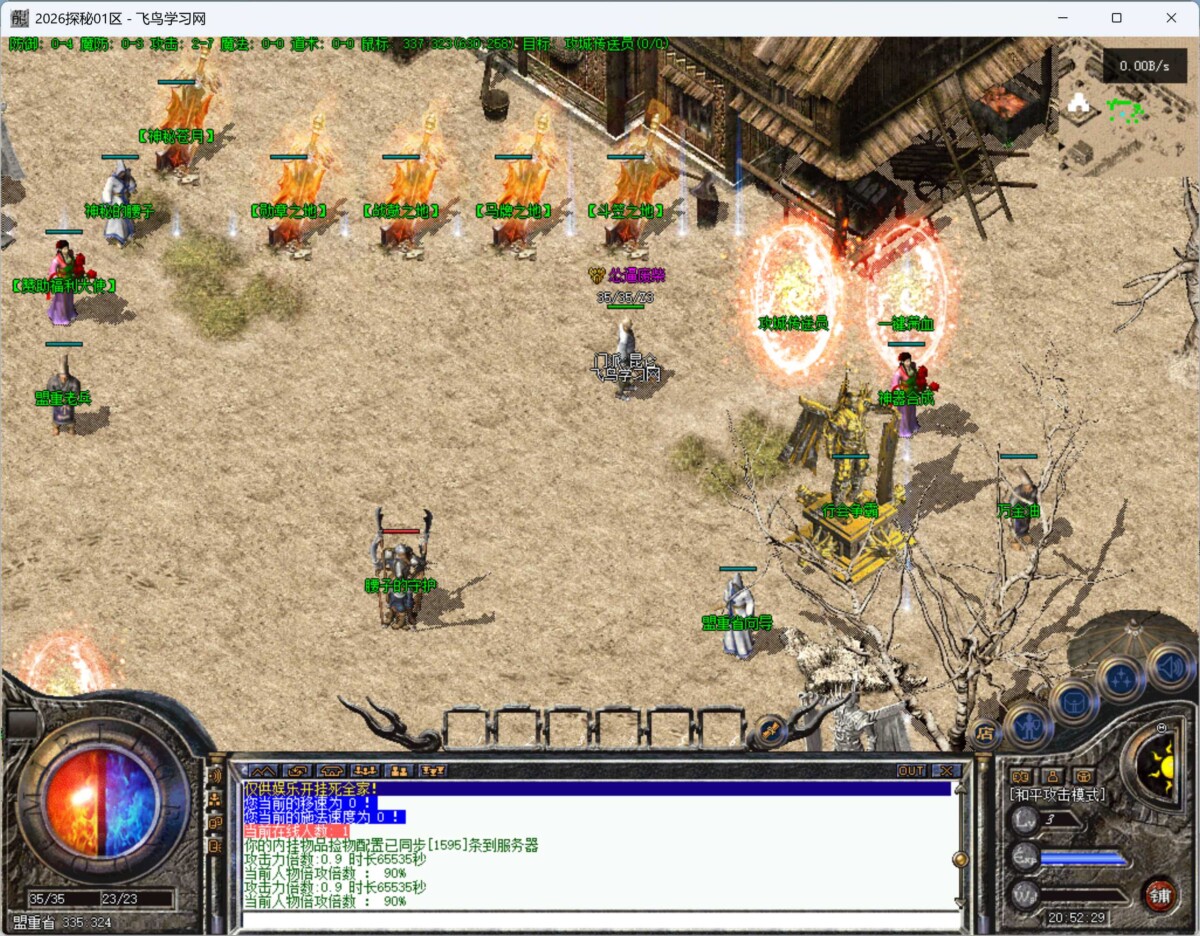Close the chat panel with X button
The image size is (1200, 936).
coord(946,771)
